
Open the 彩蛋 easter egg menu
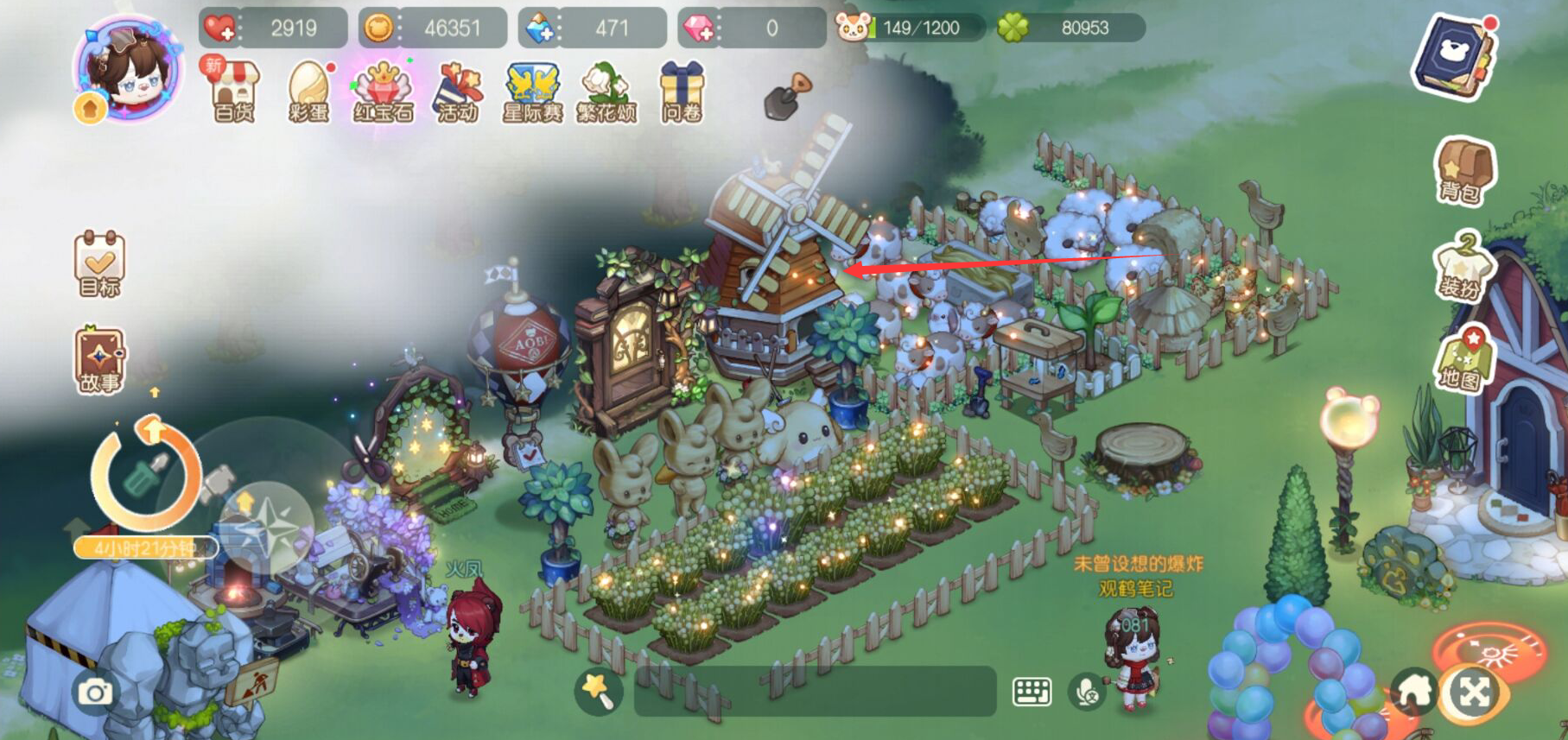click(308, 92)
